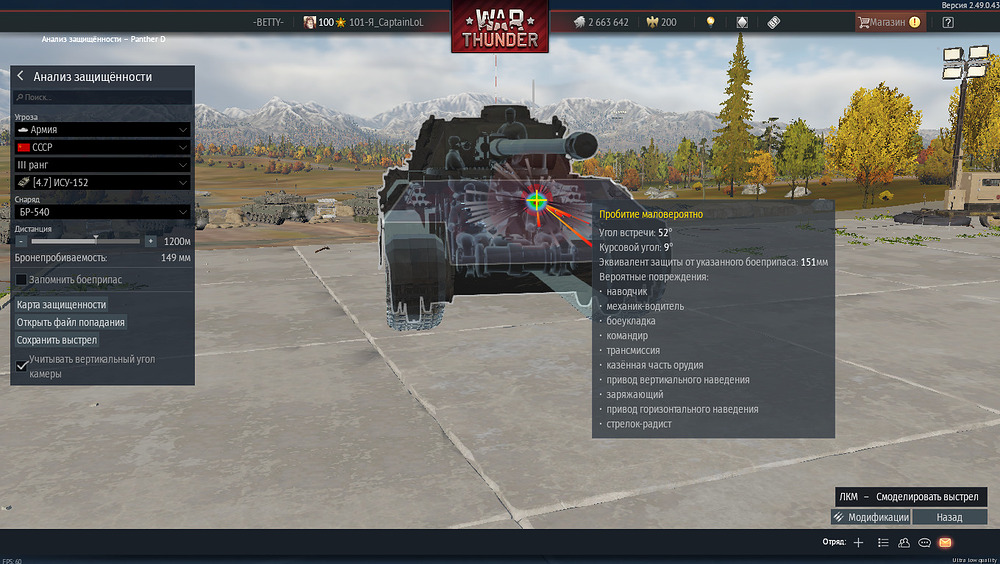The width and height of the screenshot is (1000, 564).
Task: Untick Учитывать вертикальный угол камеры
Action: click(22, 366)
